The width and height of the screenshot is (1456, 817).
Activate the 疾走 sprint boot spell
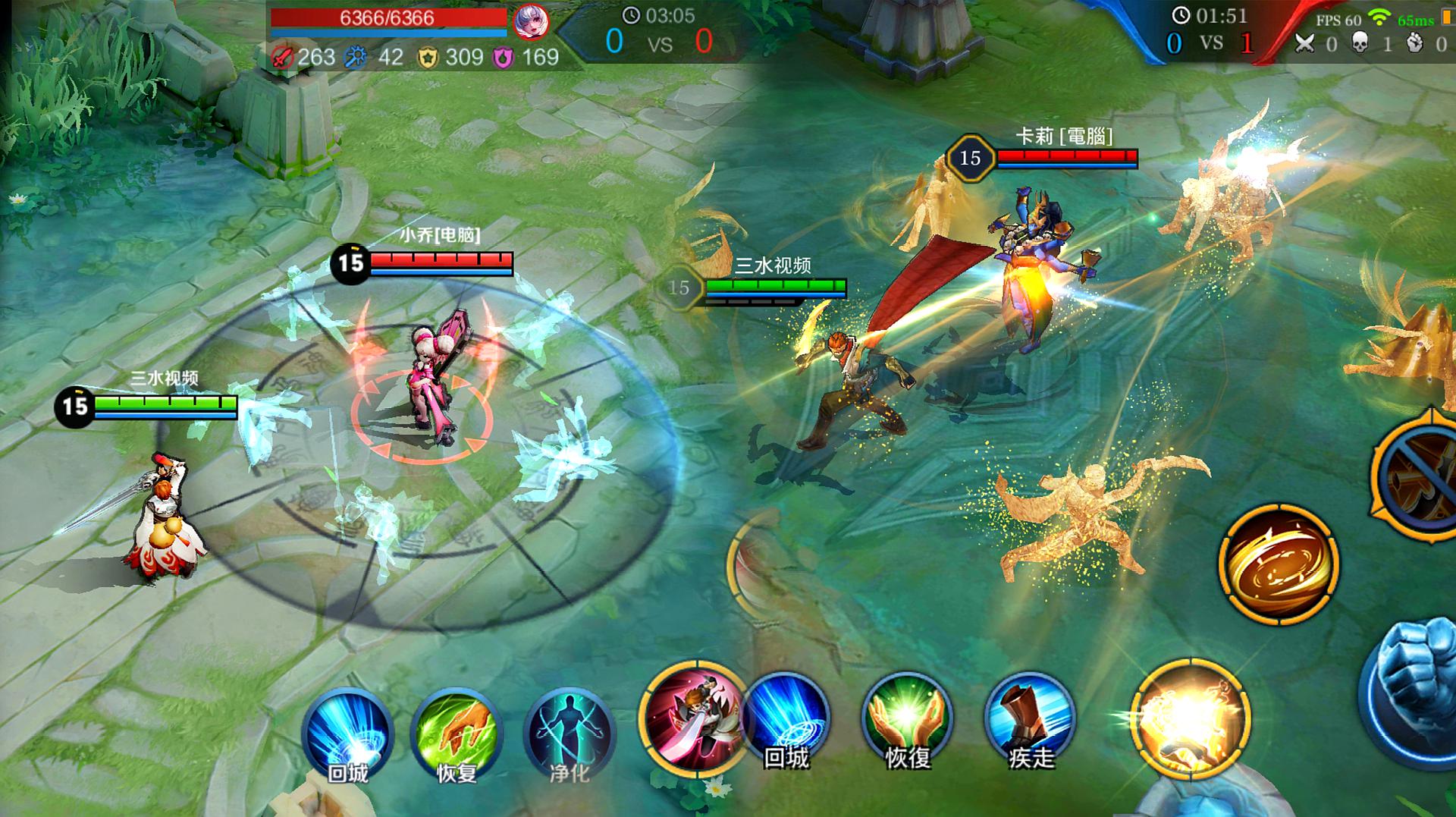point(1030,717)
